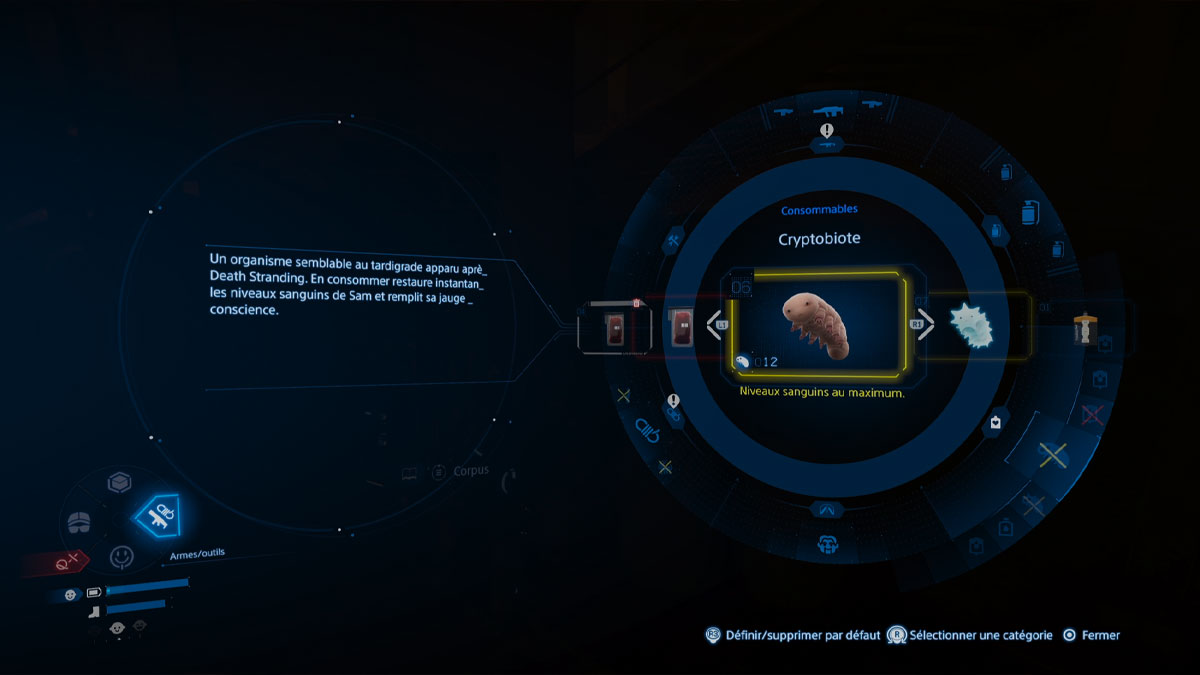Activate the Armes/outils pentagon icon
This screenshot has height=675, width=1200.
[x=161, y=516]
